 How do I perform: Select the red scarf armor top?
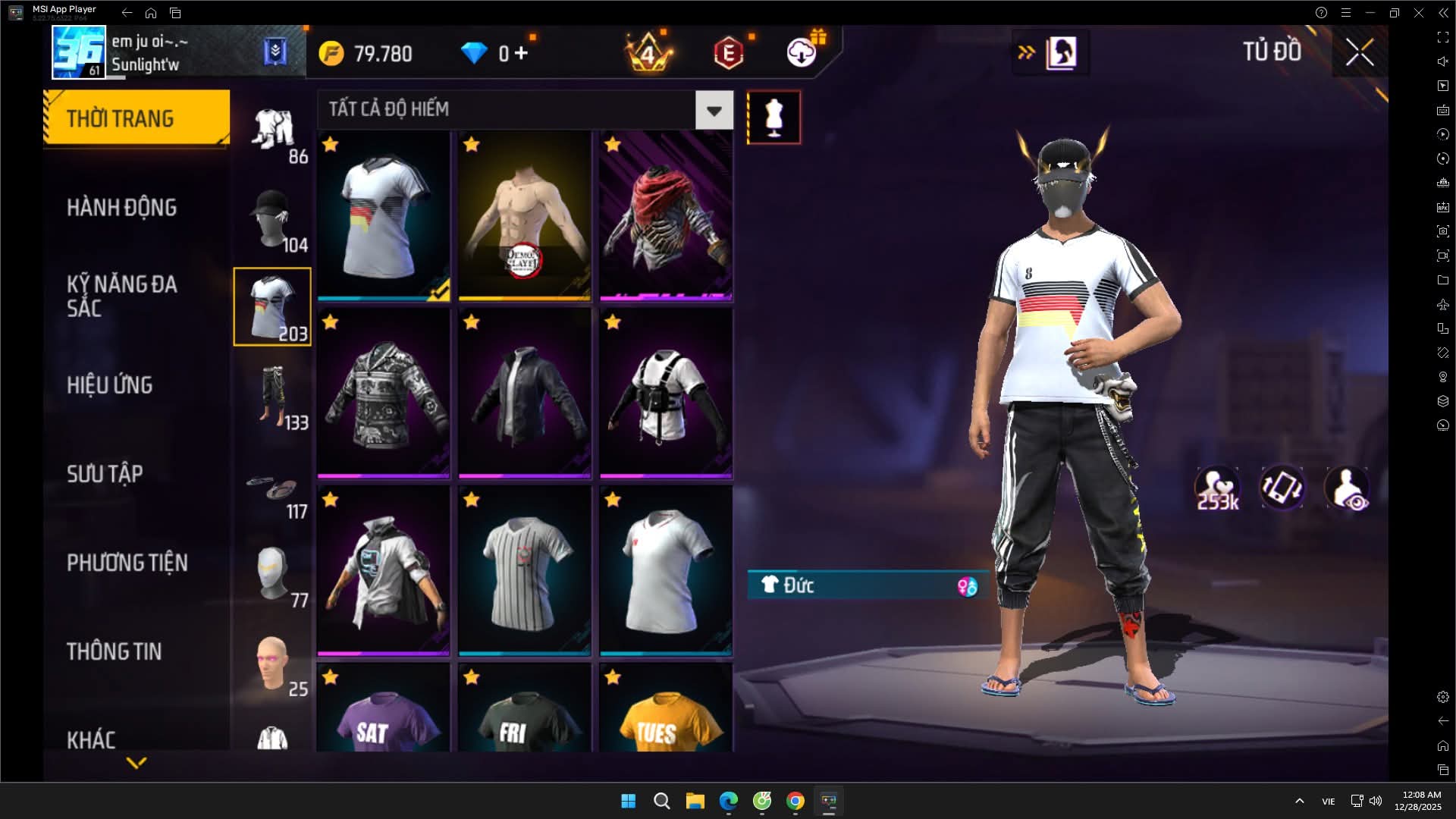[x=666, y=216]
